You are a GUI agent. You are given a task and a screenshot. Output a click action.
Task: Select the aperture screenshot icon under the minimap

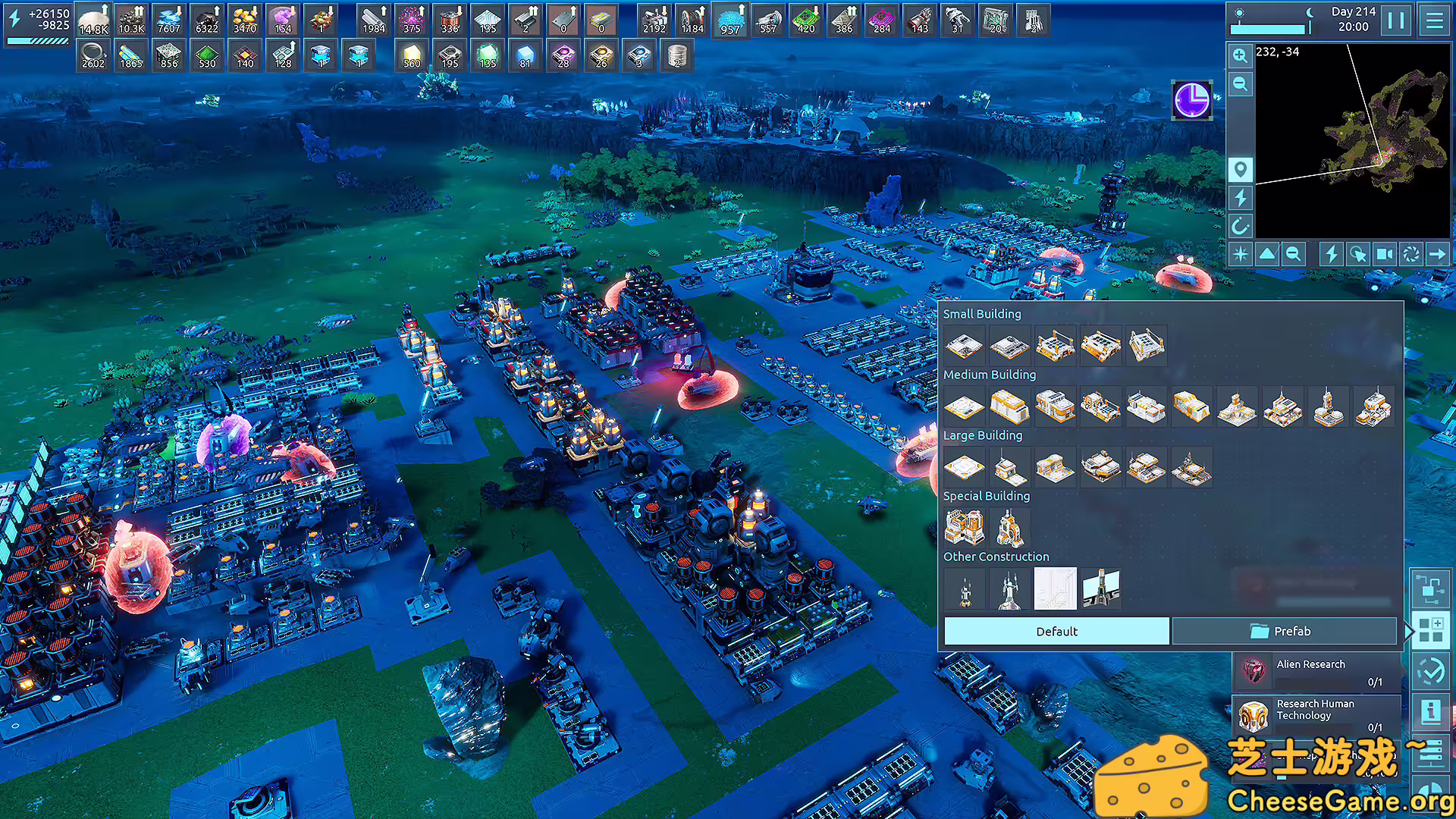tap(1412, 254)
